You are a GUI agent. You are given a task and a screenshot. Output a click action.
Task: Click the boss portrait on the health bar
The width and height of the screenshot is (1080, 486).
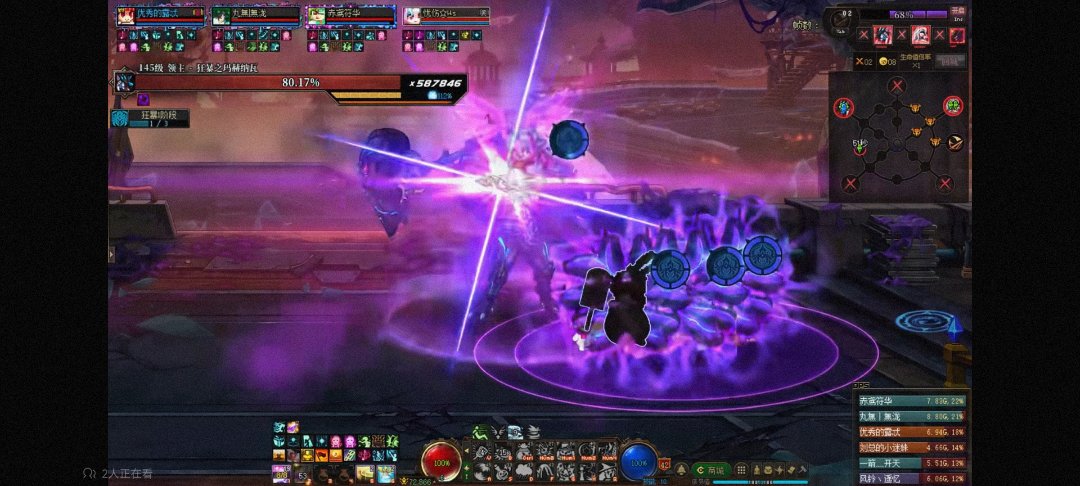[124, 84]
